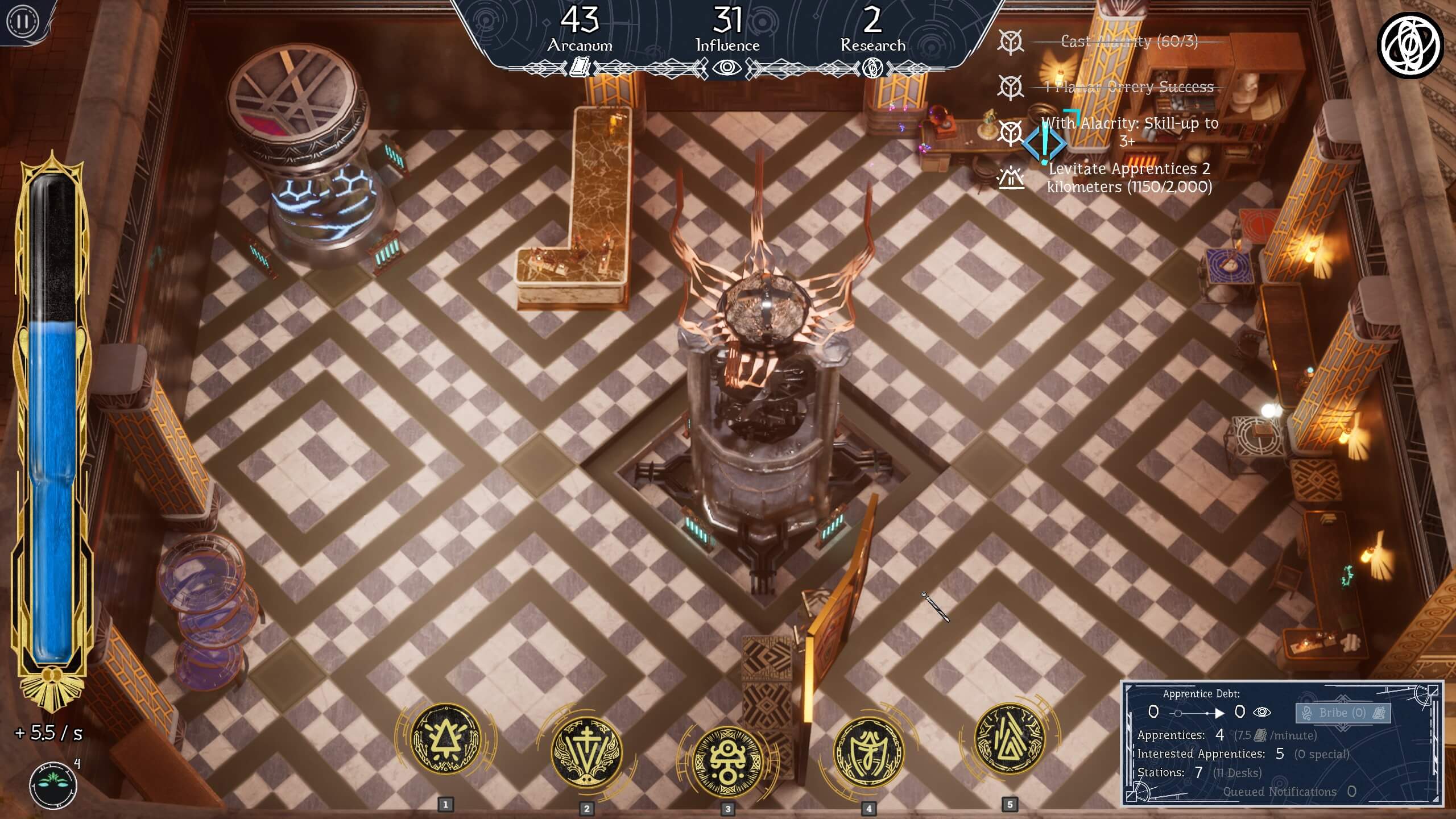Screen dimensions: 1456x819
Task: Click the Bribe button in apprentice panel
Action: (x=1343, y=713)
